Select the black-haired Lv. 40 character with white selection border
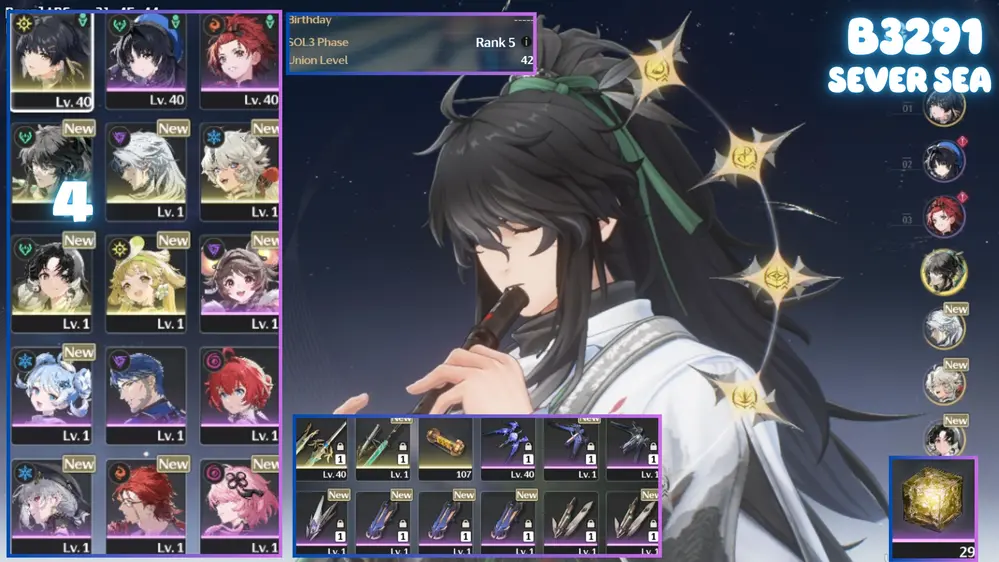999x562 pixels. (x=52, y=60)
